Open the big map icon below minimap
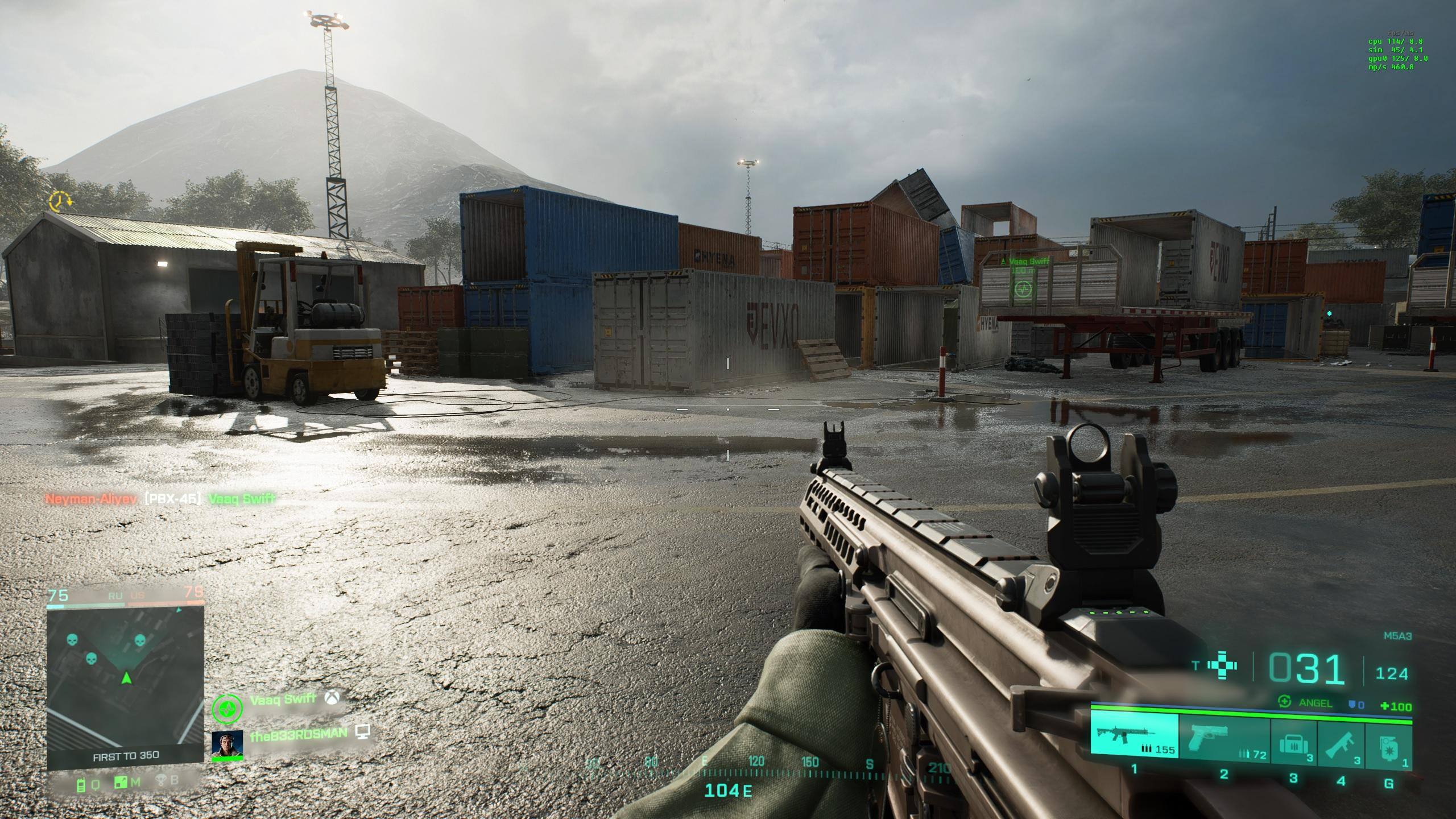The image size is (1456, 819). 121,784
